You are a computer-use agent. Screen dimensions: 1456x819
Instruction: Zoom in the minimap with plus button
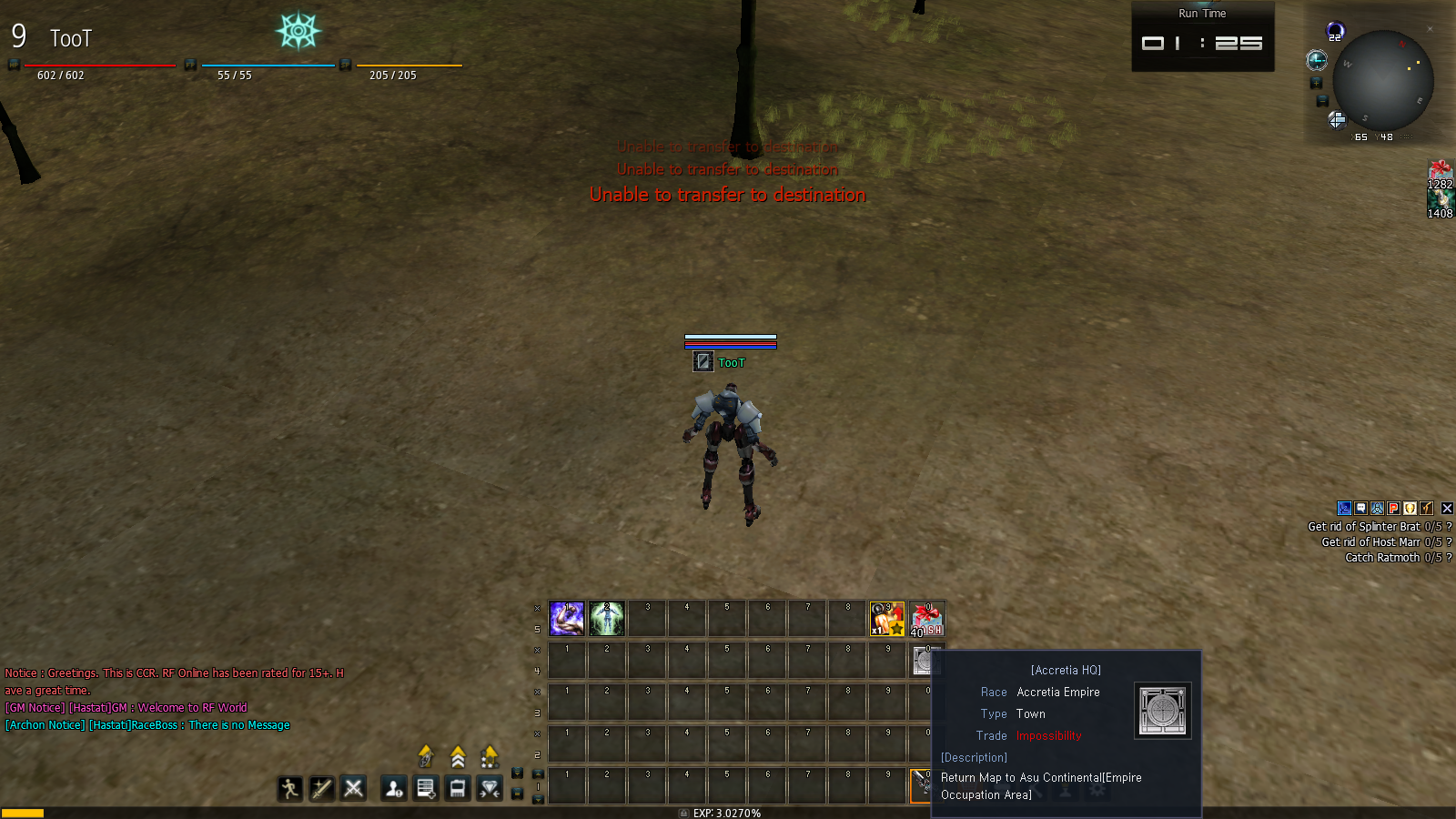click(x=1316, y=83)
